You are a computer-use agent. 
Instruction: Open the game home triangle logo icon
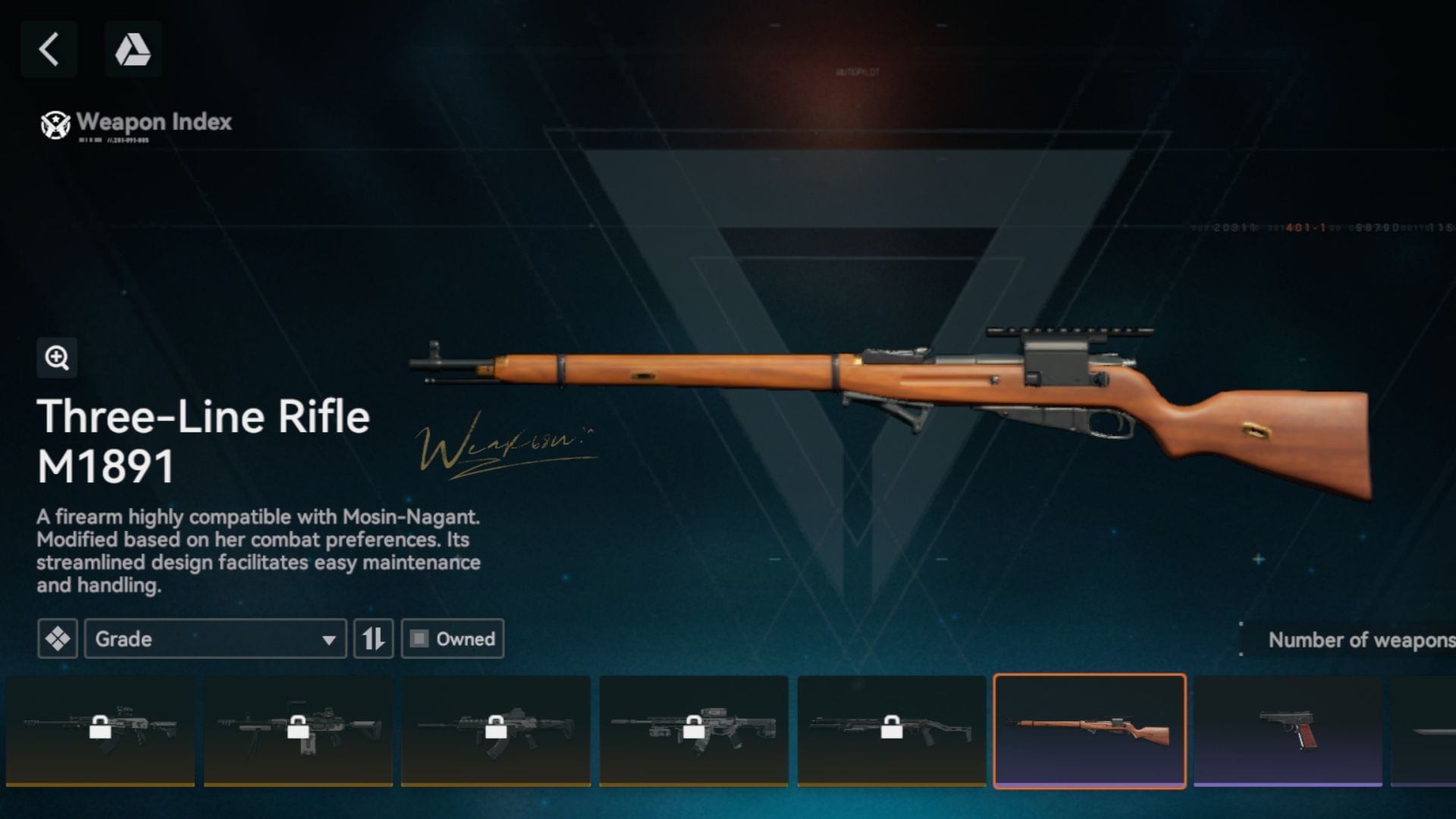[x=133, y=49]
